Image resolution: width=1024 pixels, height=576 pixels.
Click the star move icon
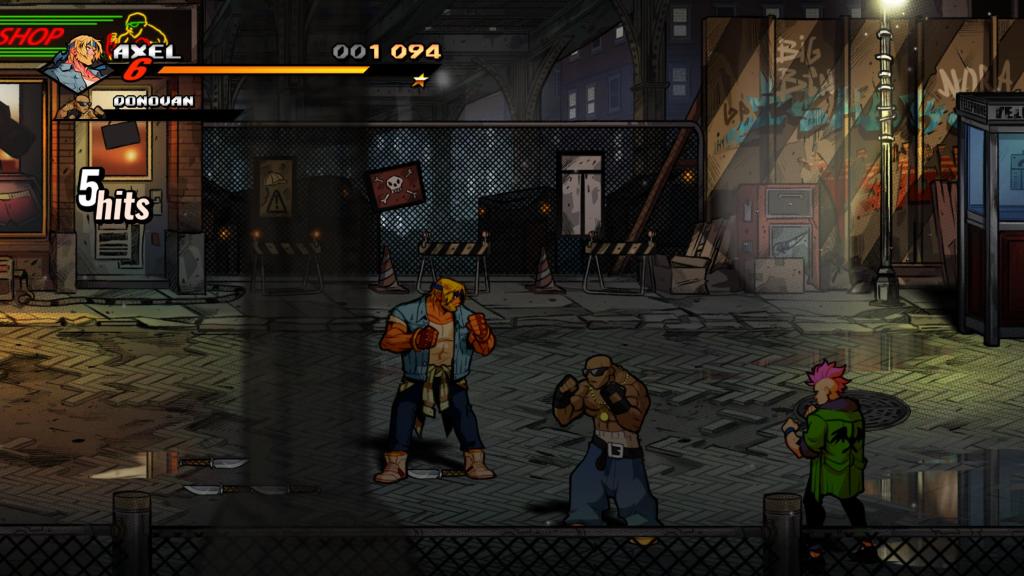(420, 80)
